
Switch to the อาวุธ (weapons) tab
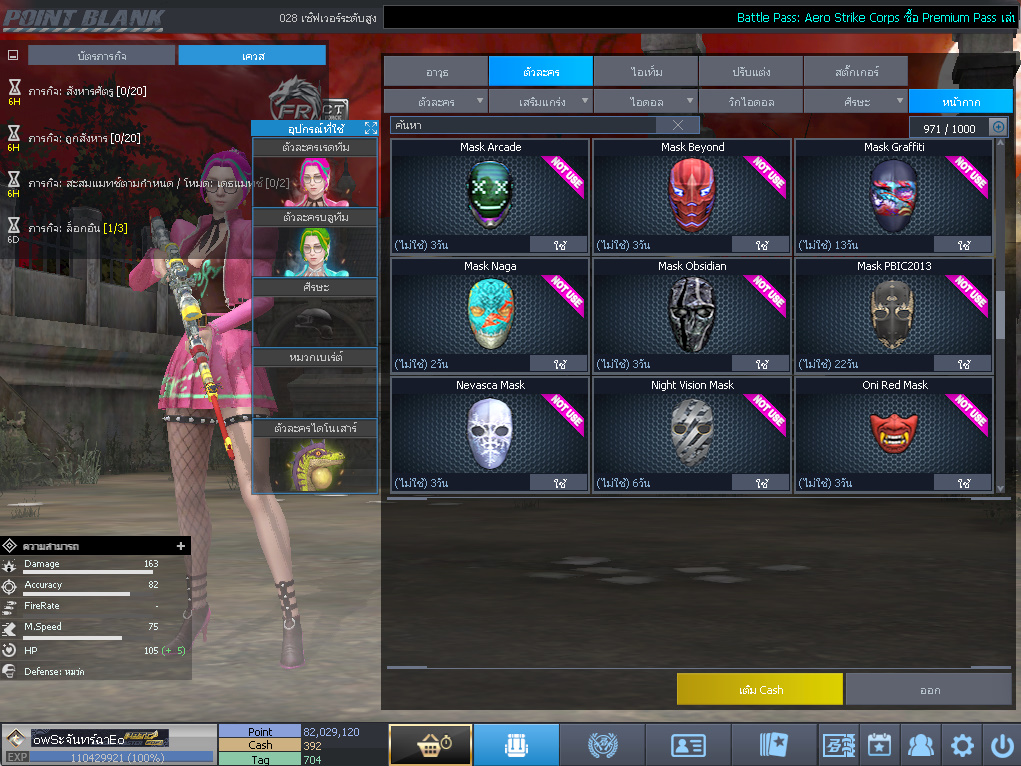tap(435, 72)
